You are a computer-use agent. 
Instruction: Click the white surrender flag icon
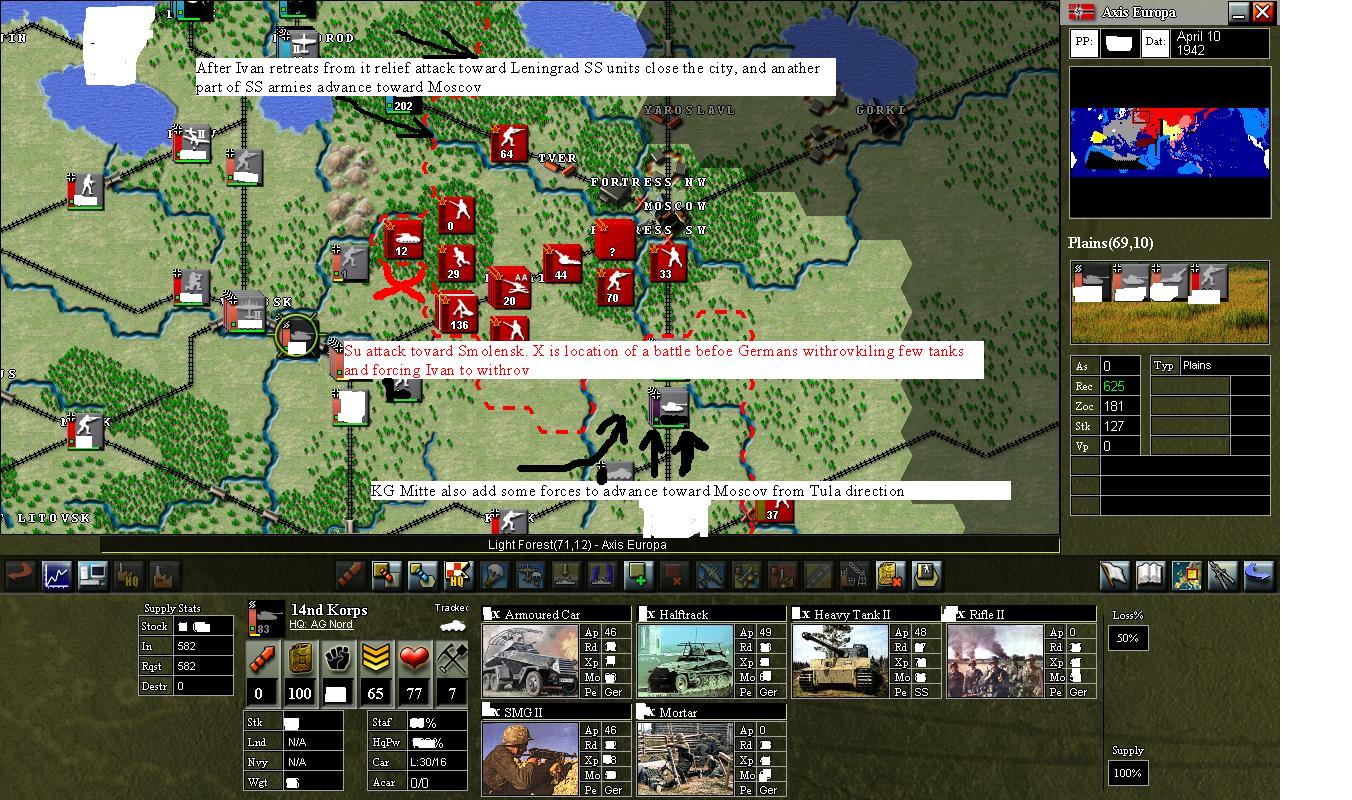1112,575
